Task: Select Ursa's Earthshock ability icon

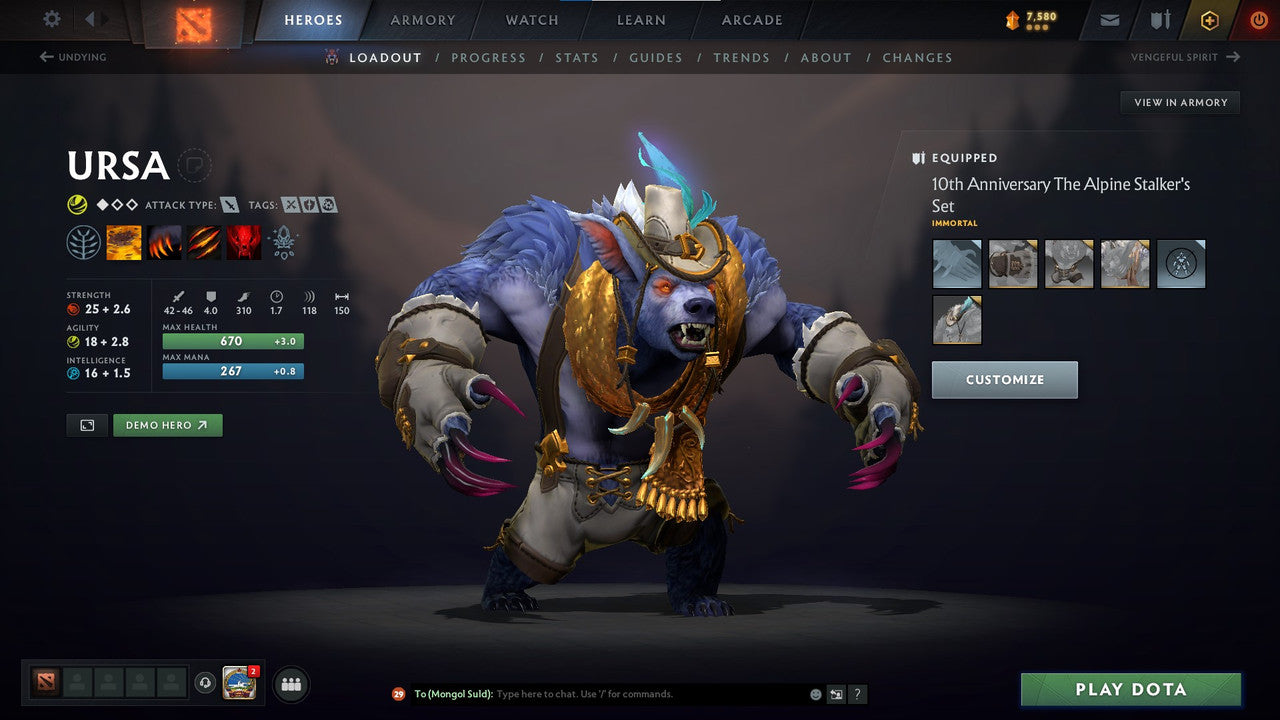Action: pyautogui.click(x=124, y=241)
